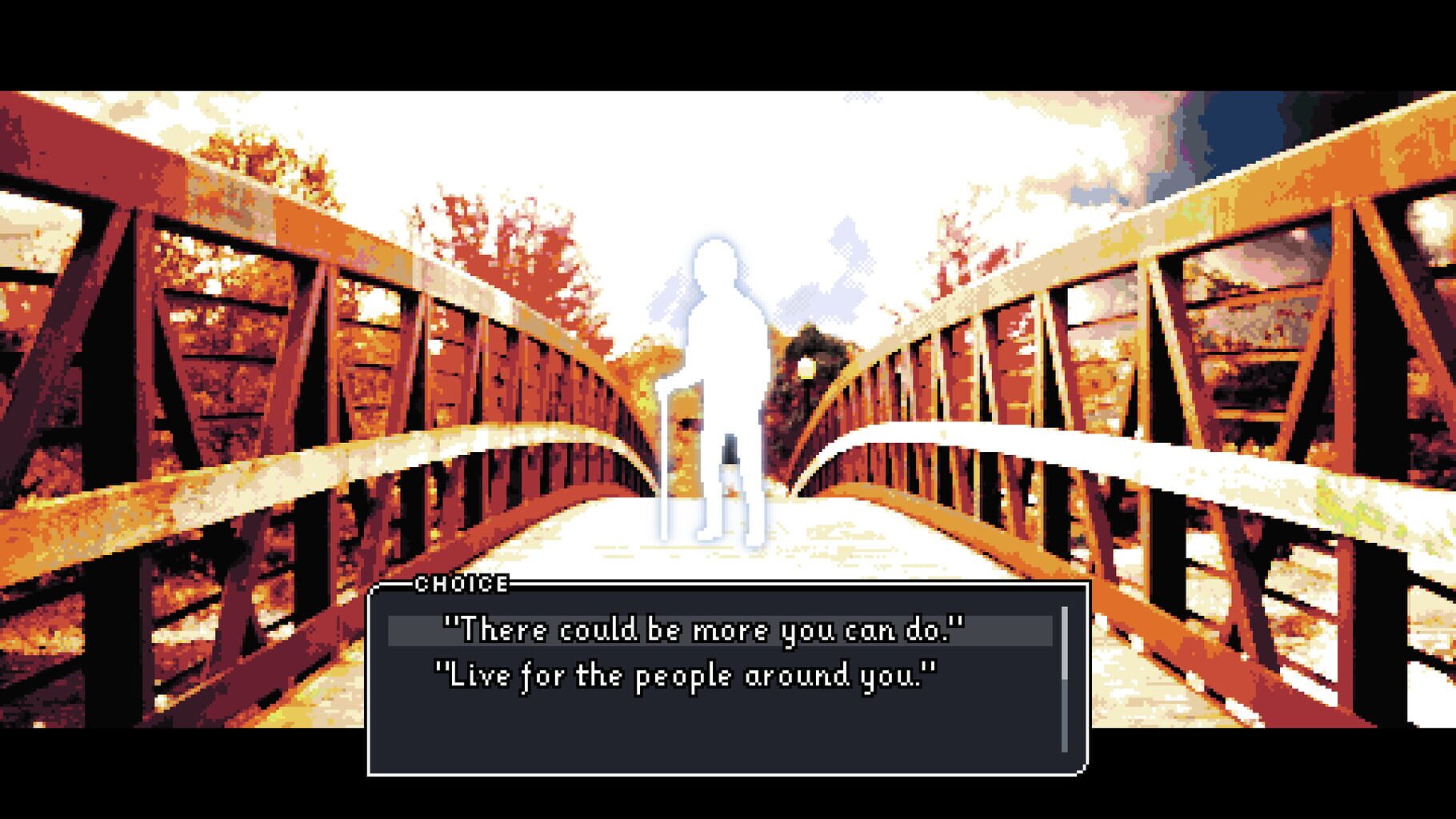
Task: Choose "Live for the people around you."
Action: point(688,674)
